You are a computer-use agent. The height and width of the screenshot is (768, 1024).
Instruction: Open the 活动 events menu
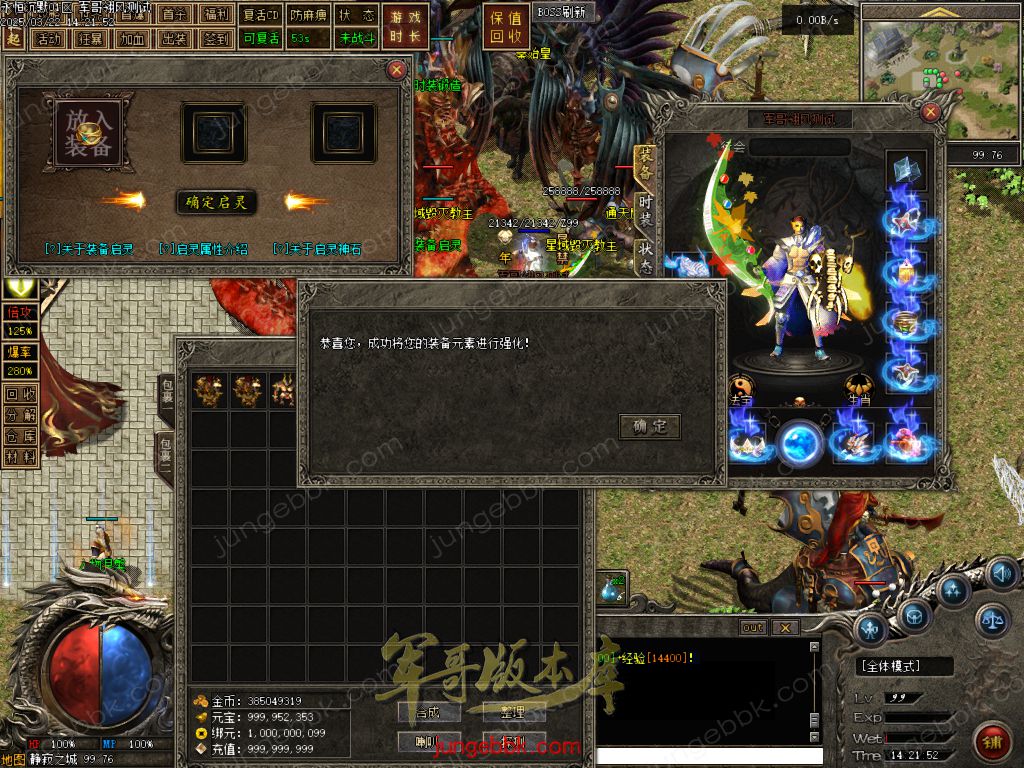point(46,39)
